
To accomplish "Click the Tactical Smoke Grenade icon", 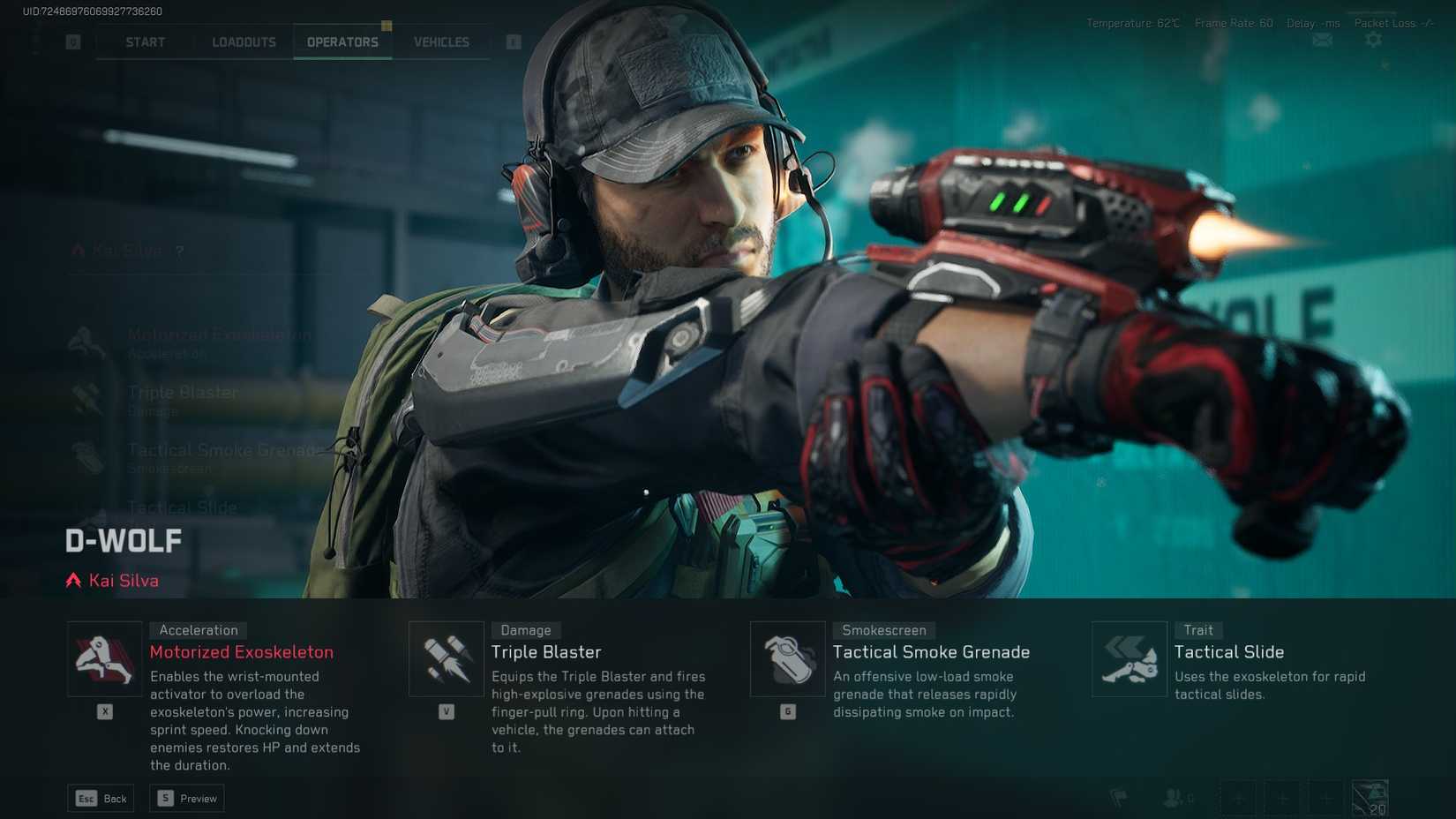I will (x=788, y=657).
